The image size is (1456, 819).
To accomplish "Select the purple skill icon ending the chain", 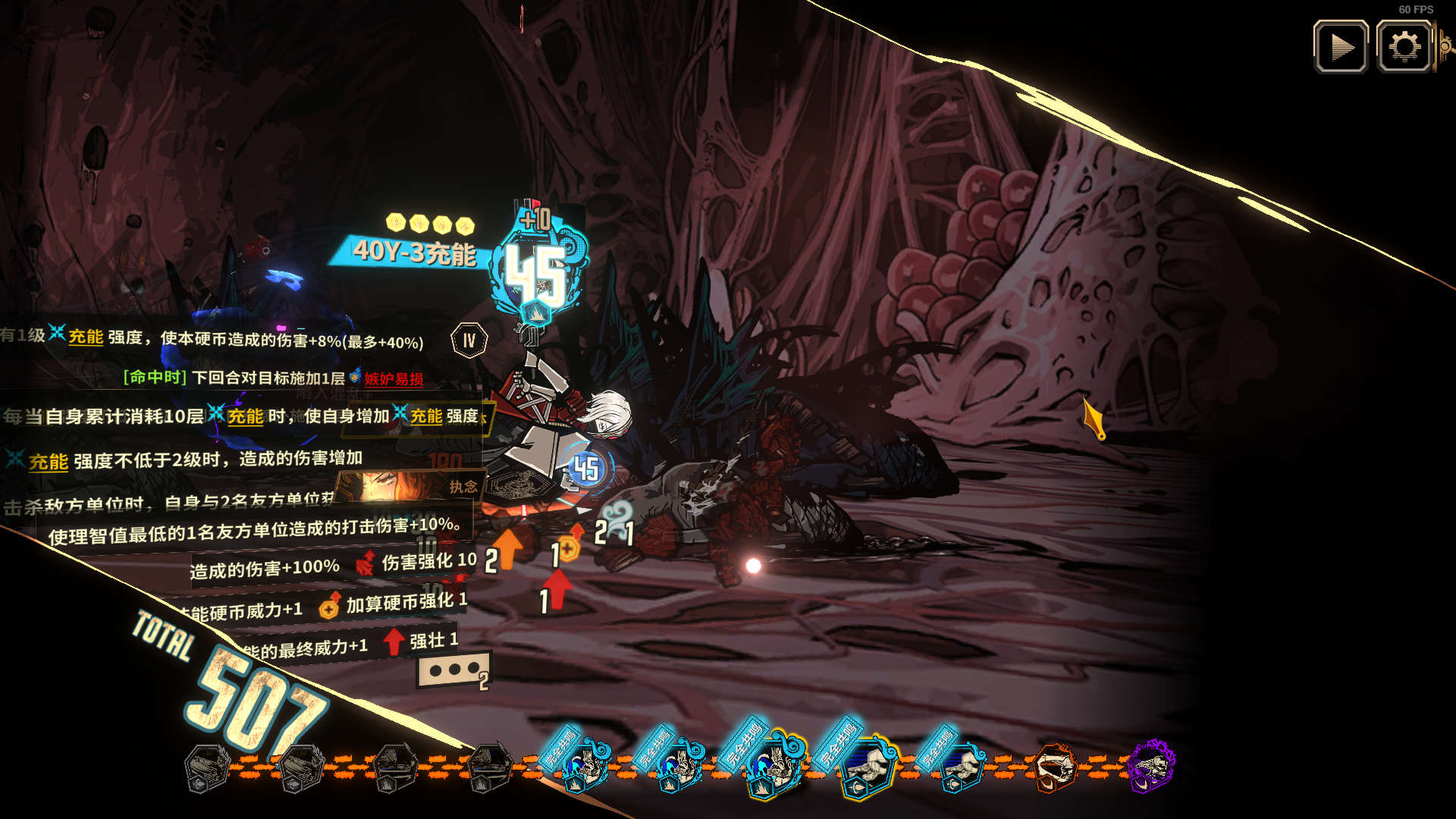I will [x=1150, y=765].
